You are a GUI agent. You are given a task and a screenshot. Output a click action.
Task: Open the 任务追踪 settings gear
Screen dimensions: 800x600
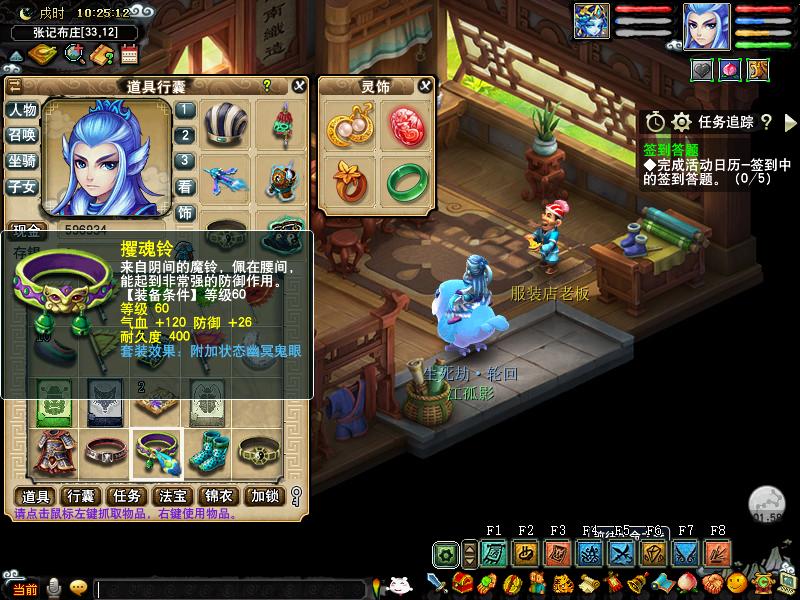click(681, 121)
